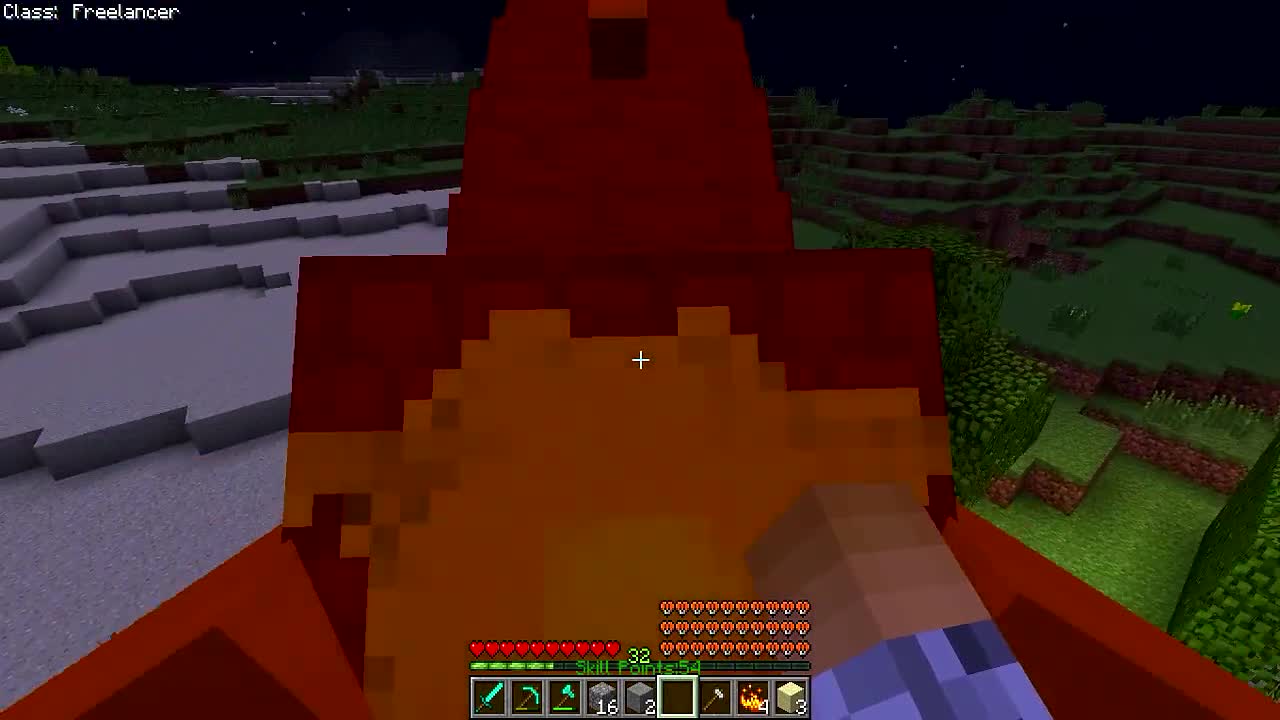Click the first red heart in the health bar
This screenshot has height=720, width=1280.
coord(475,649)
